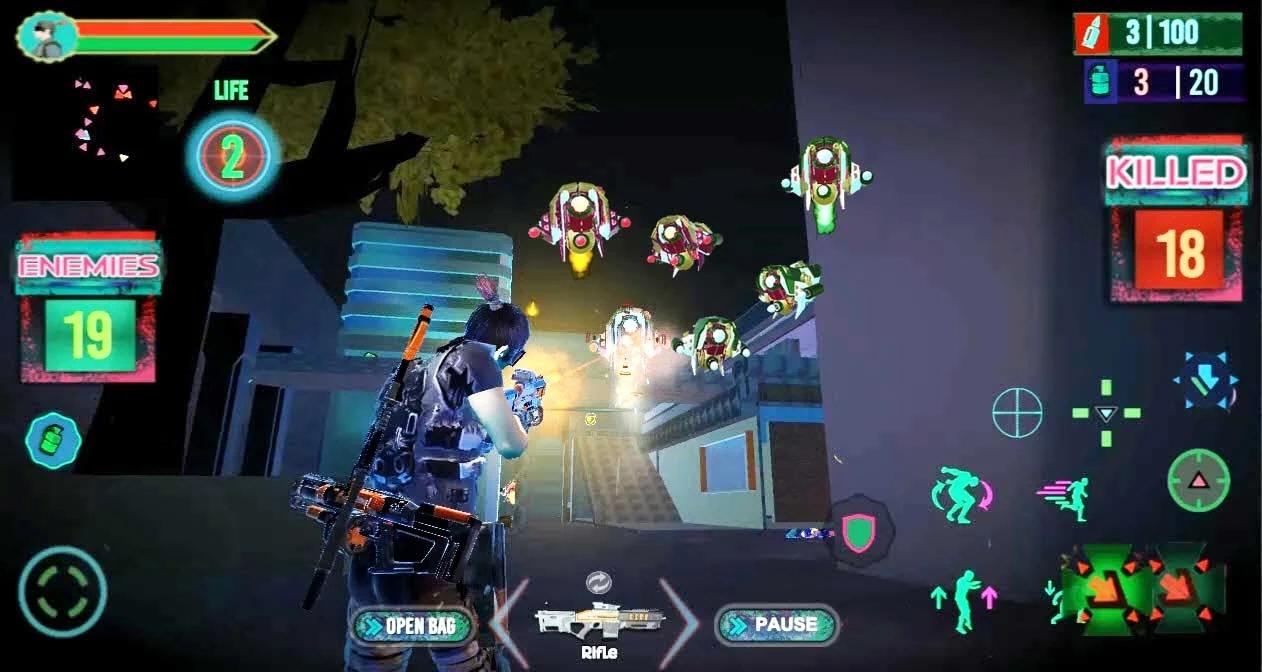The width and height of the screenshot is (1262, 672).
Task: Pause the game with the PAUSE button
Action: pyautogui.click(x=776, y=625)
